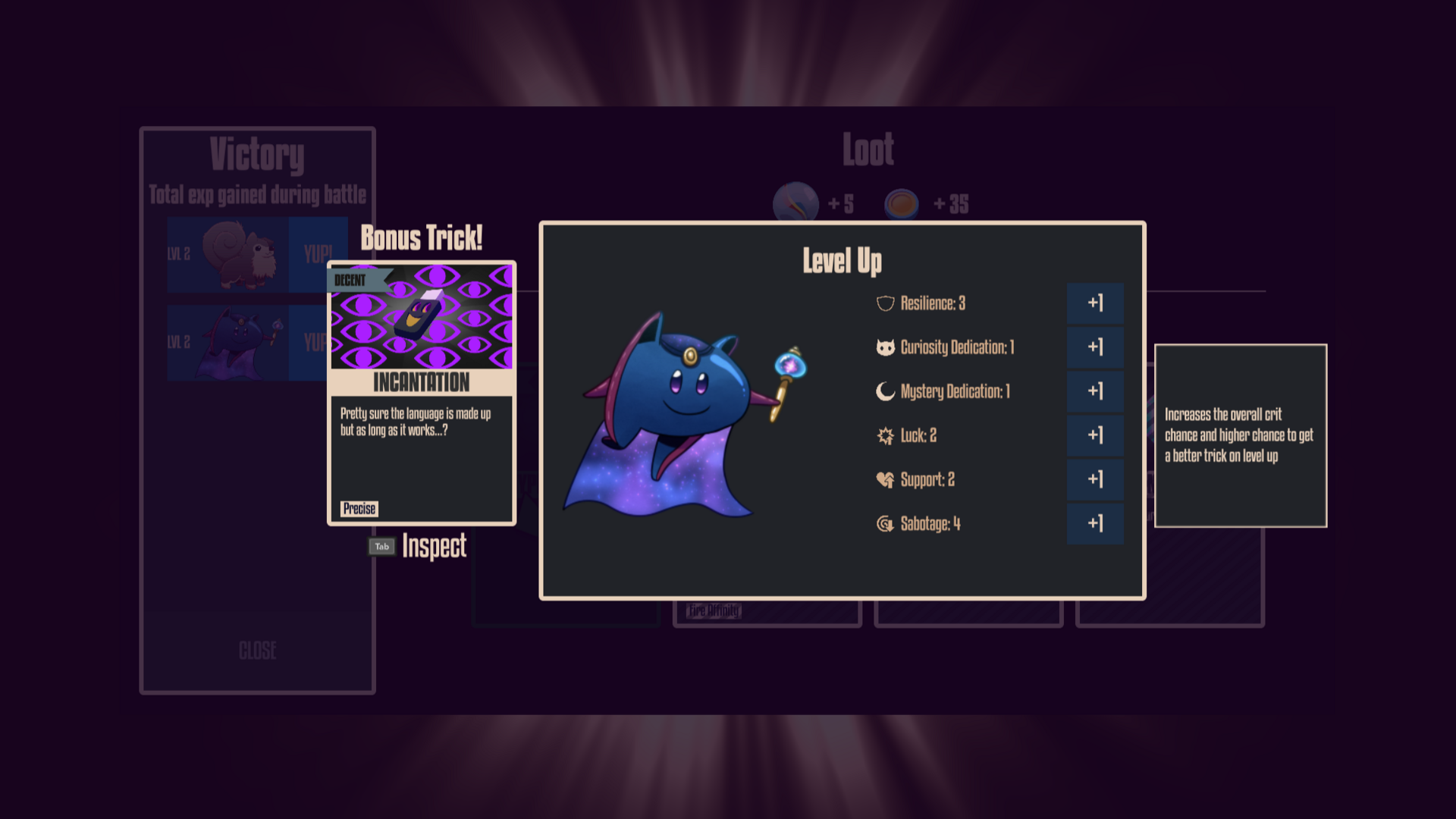Add a point to Sabotage

pos(1095,523)
